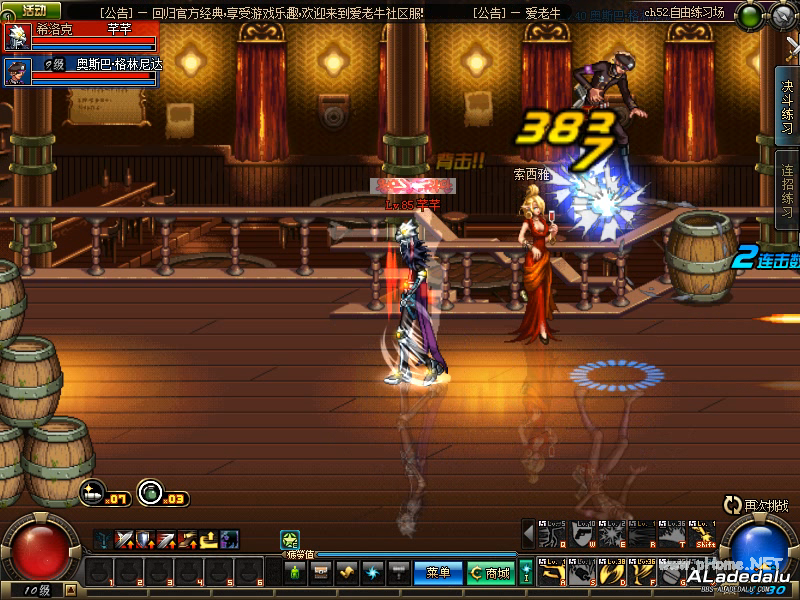Click the 再次挑战 retry button

click(x=760, y=507)
